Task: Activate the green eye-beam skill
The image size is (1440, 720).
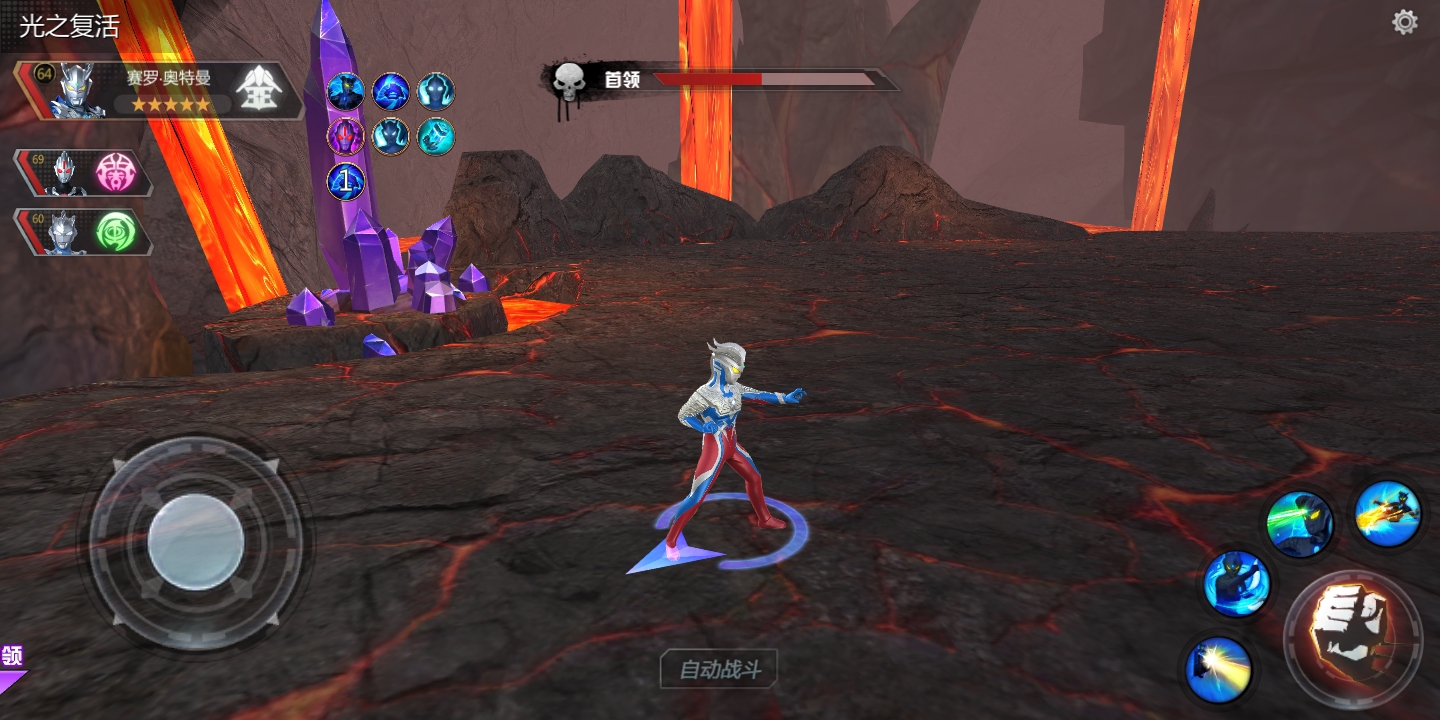Action: coord(1299,523)
